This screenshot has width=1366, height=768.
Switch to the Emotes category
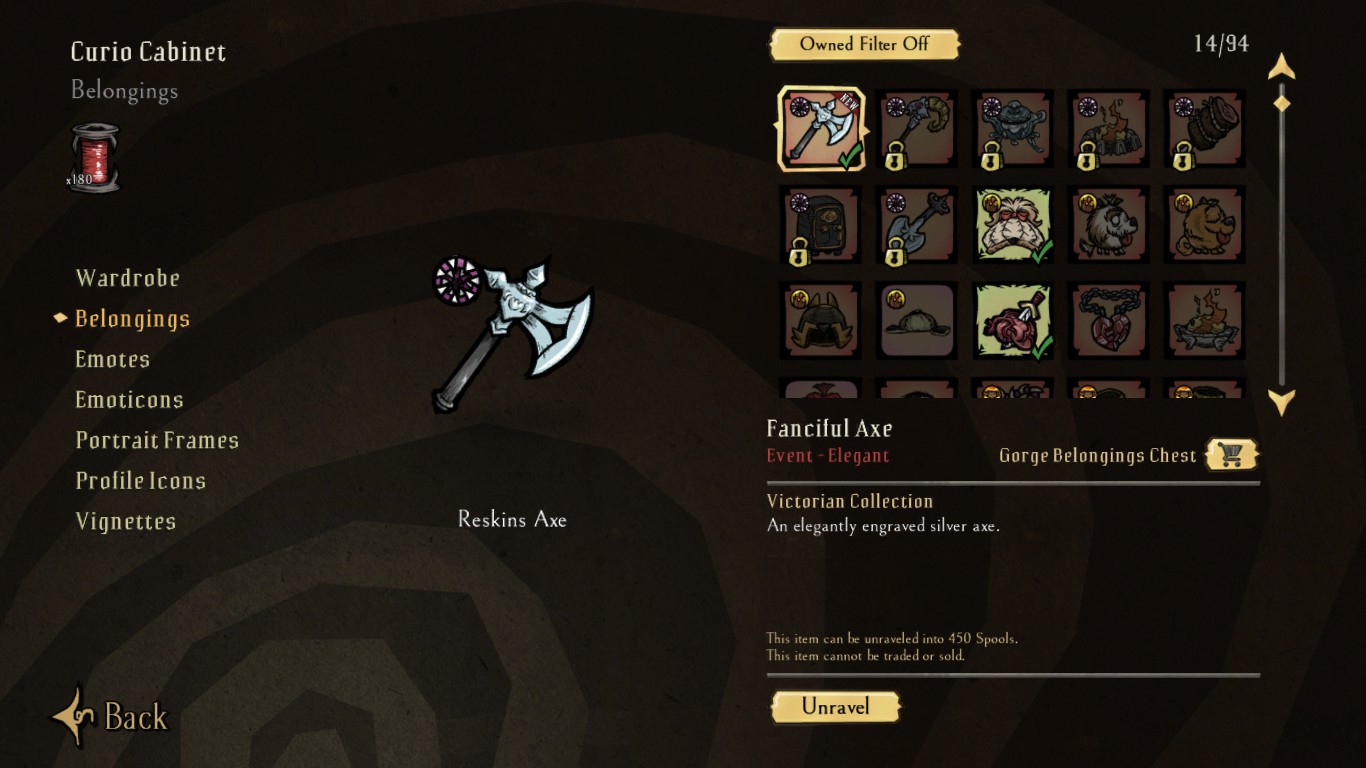click(113, 359)
